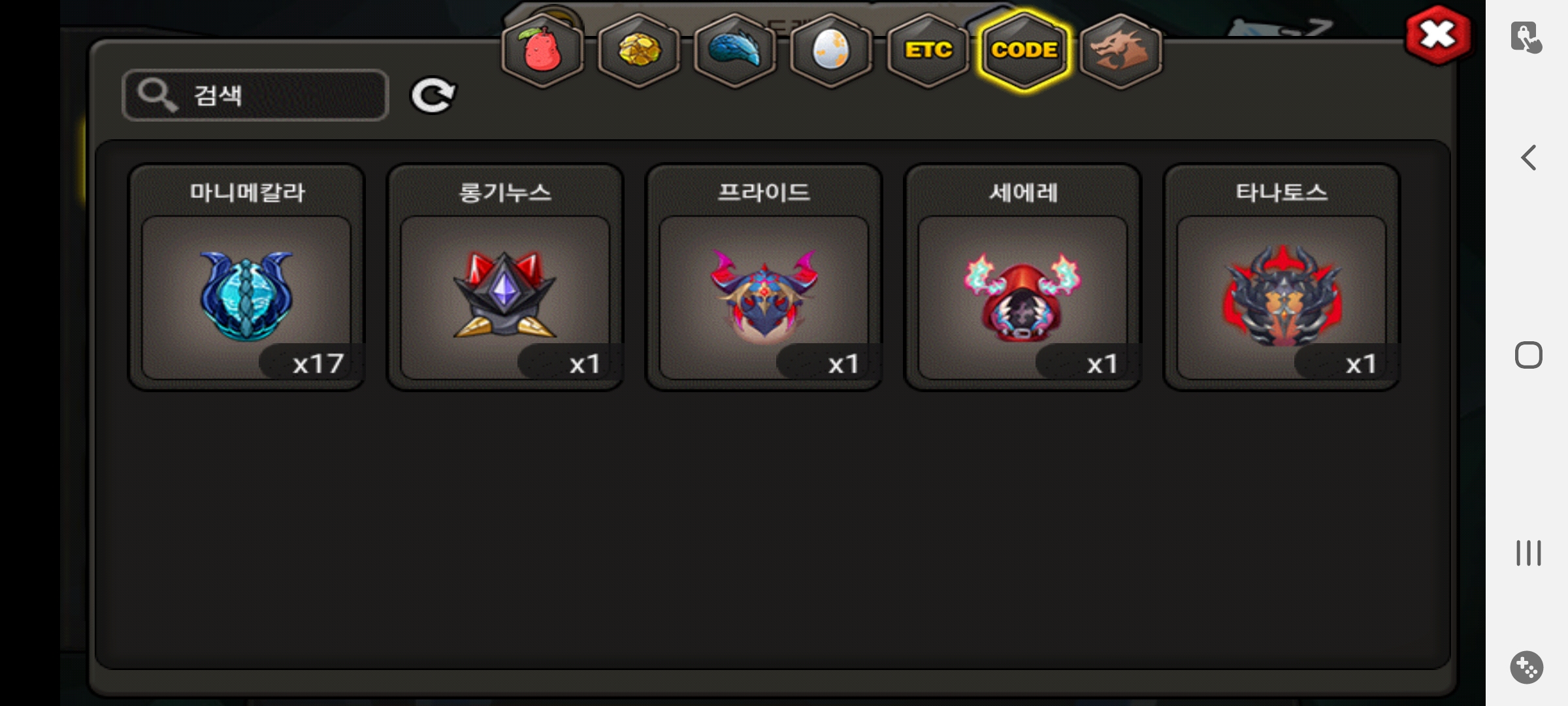Close the inventory with the red X
Viewport: 1568px width, 706px height.
click(x=1437, y=35)
